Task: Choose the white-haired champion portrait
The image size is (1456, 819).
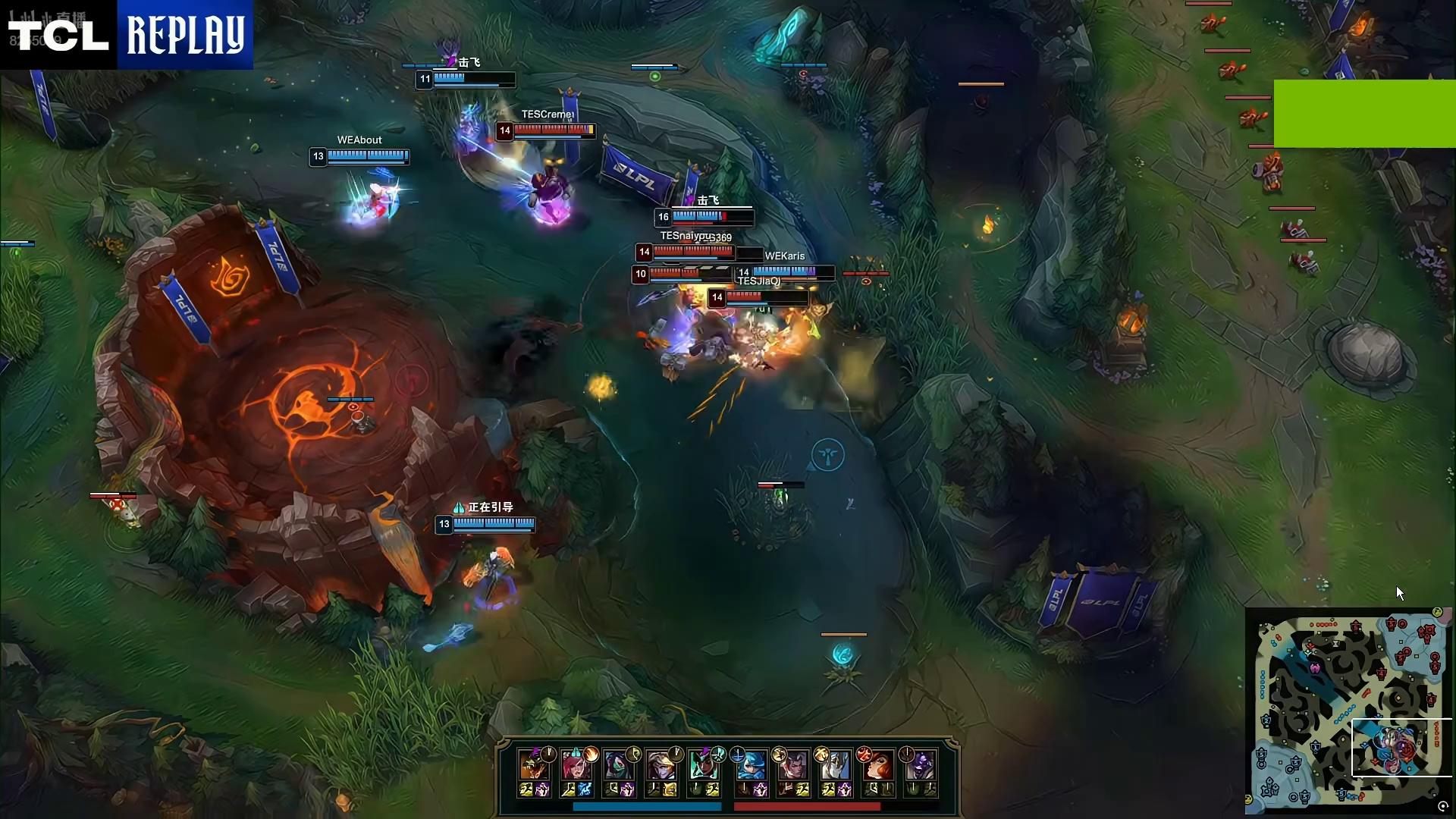Action: (x=836, y=766)
